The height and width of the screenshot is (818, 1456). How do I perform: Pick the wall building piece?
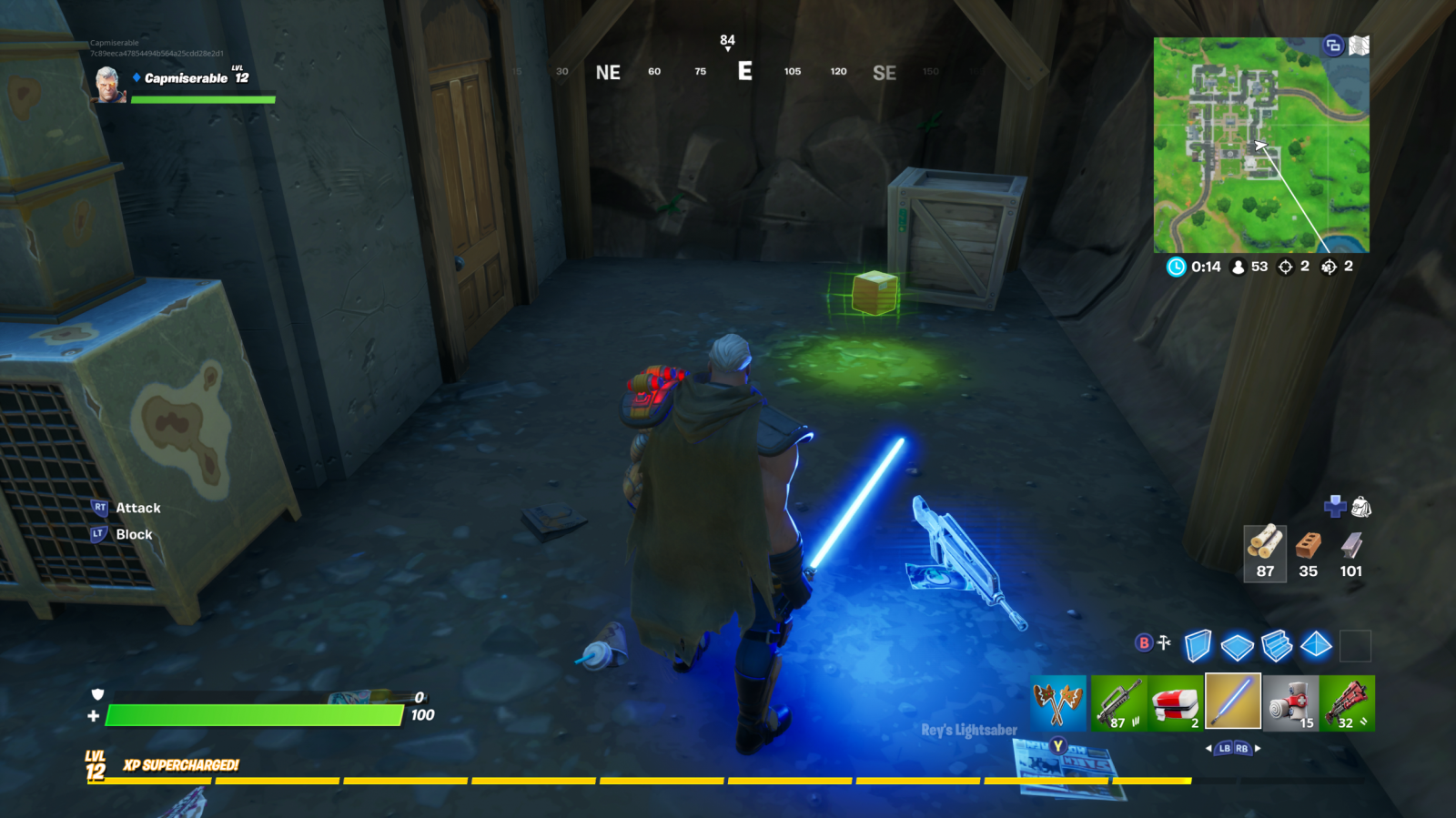[1198, 646]
